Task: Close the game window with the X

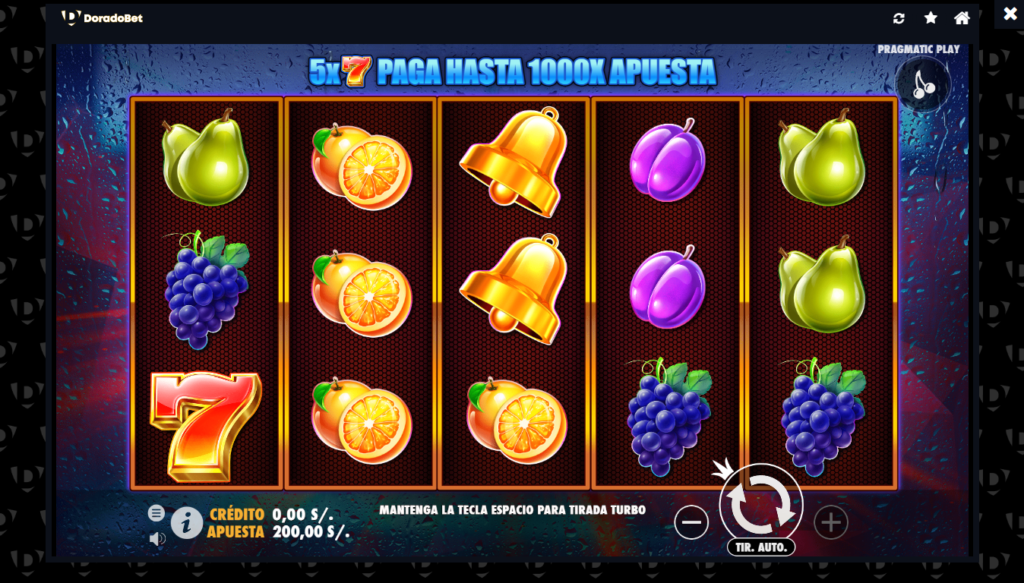Action: click(x=1009, y=16)
